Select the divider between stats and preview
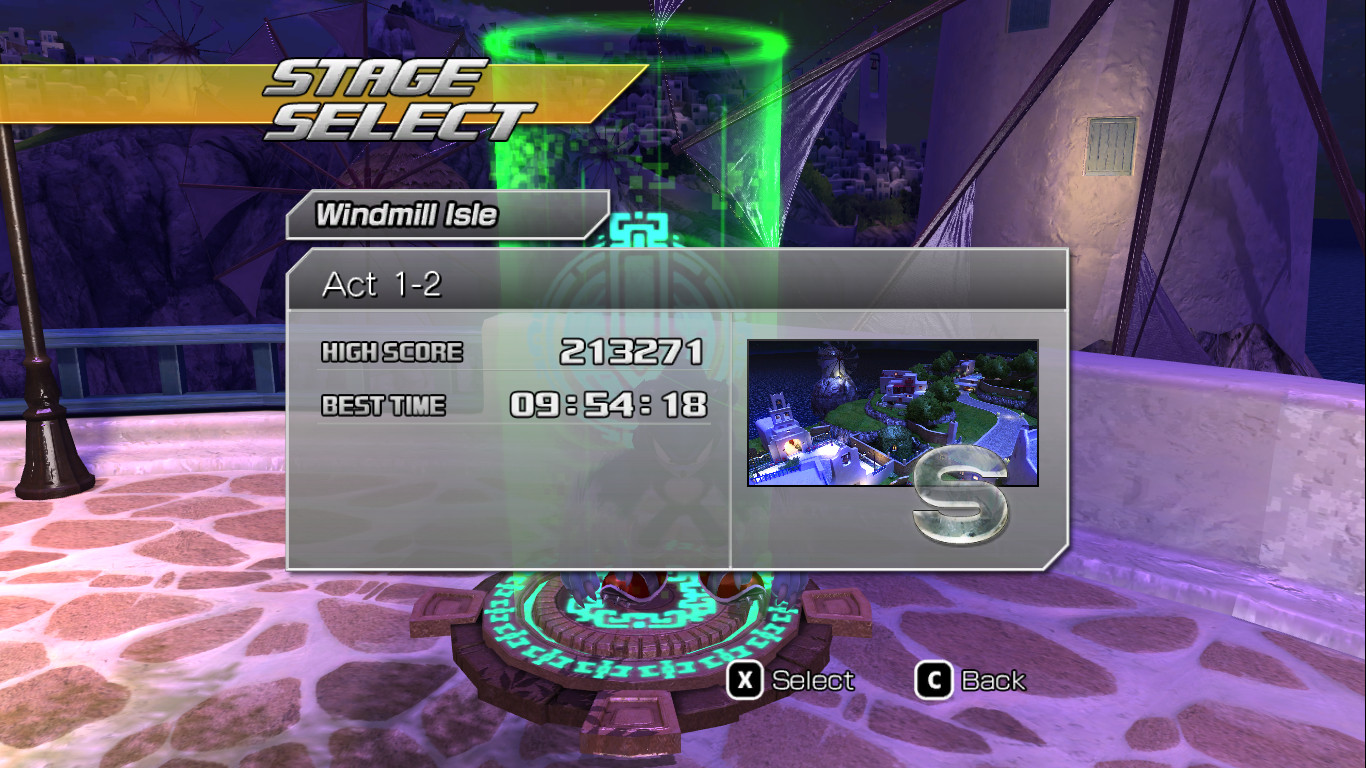Screen dimensions: 1366x768 click(x=731, y=440)
